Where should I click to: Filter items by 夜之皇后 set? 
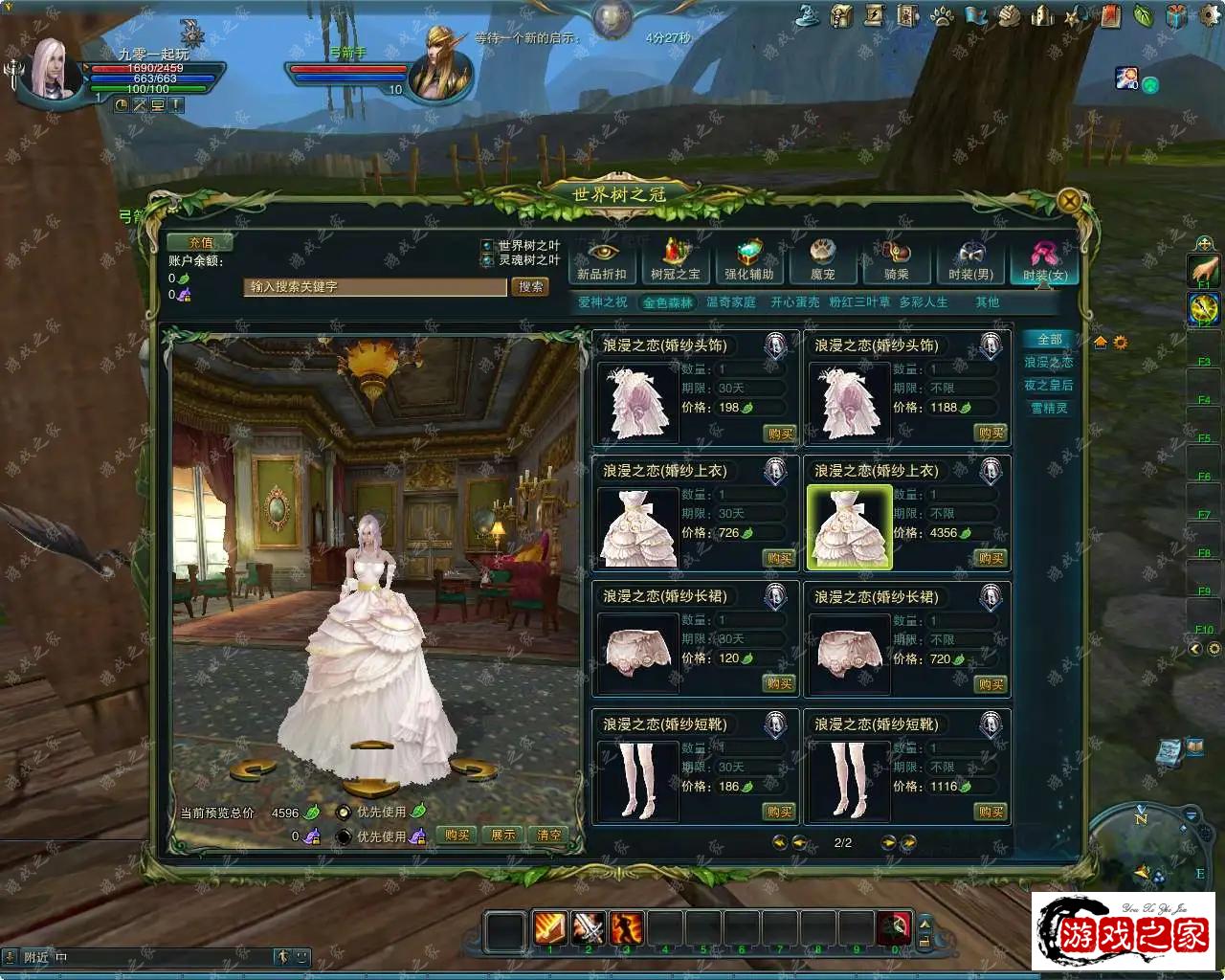pyautogui.click(x=1049, y=386)
